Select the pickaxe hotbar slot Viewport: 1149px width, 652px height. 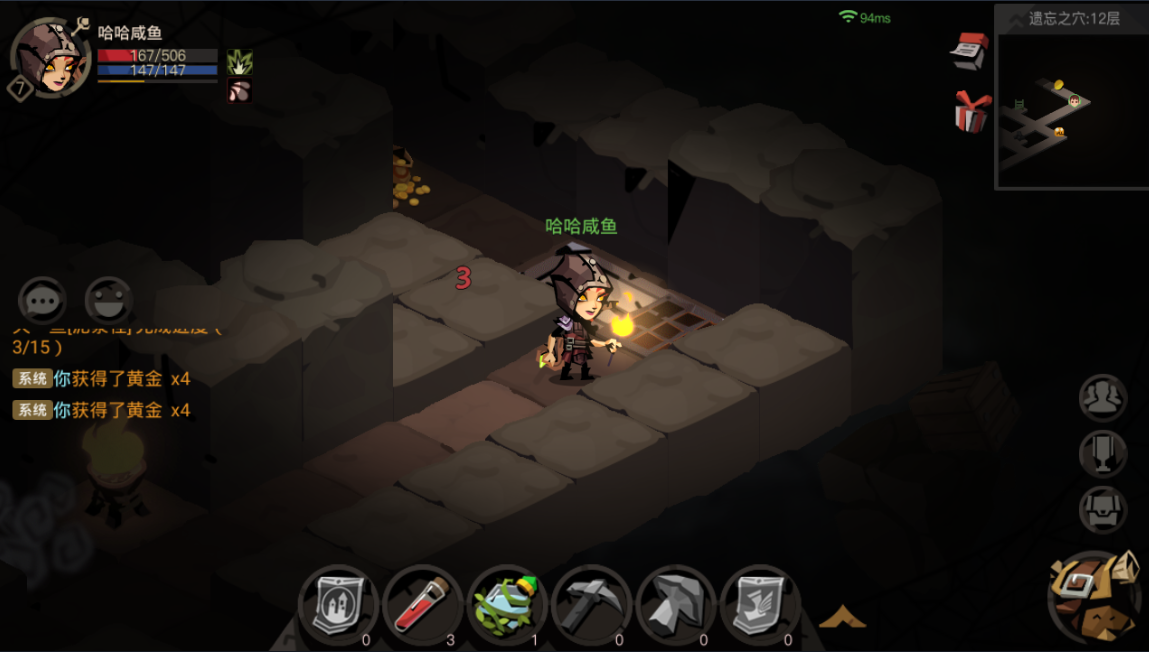point(591,603)
